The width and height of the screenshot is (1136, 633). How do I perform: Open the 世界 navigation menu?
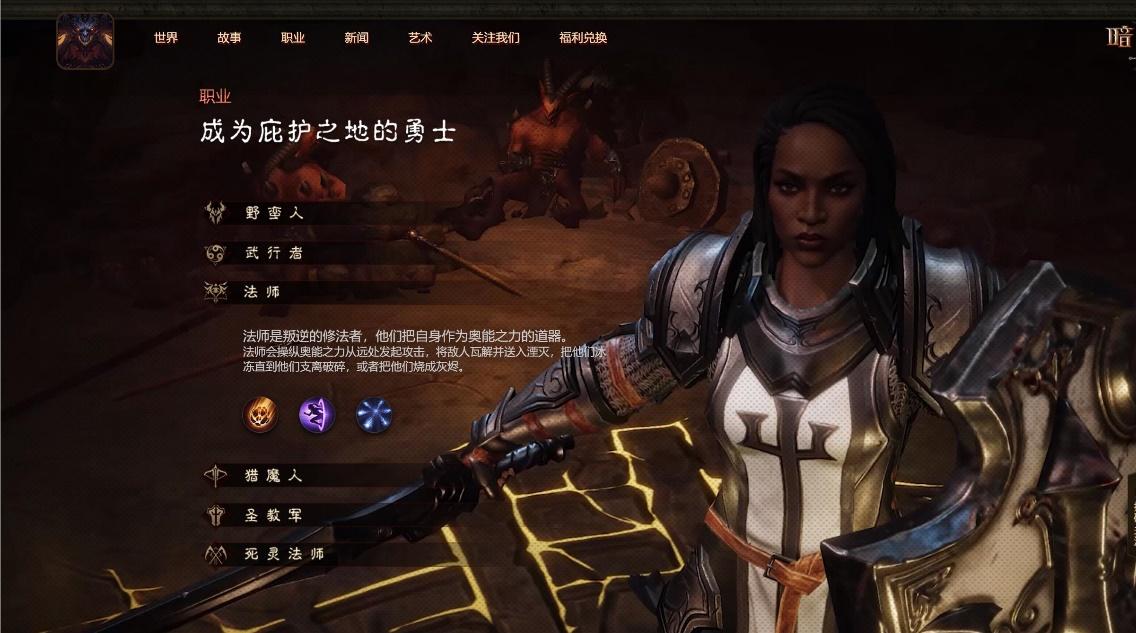166,38
